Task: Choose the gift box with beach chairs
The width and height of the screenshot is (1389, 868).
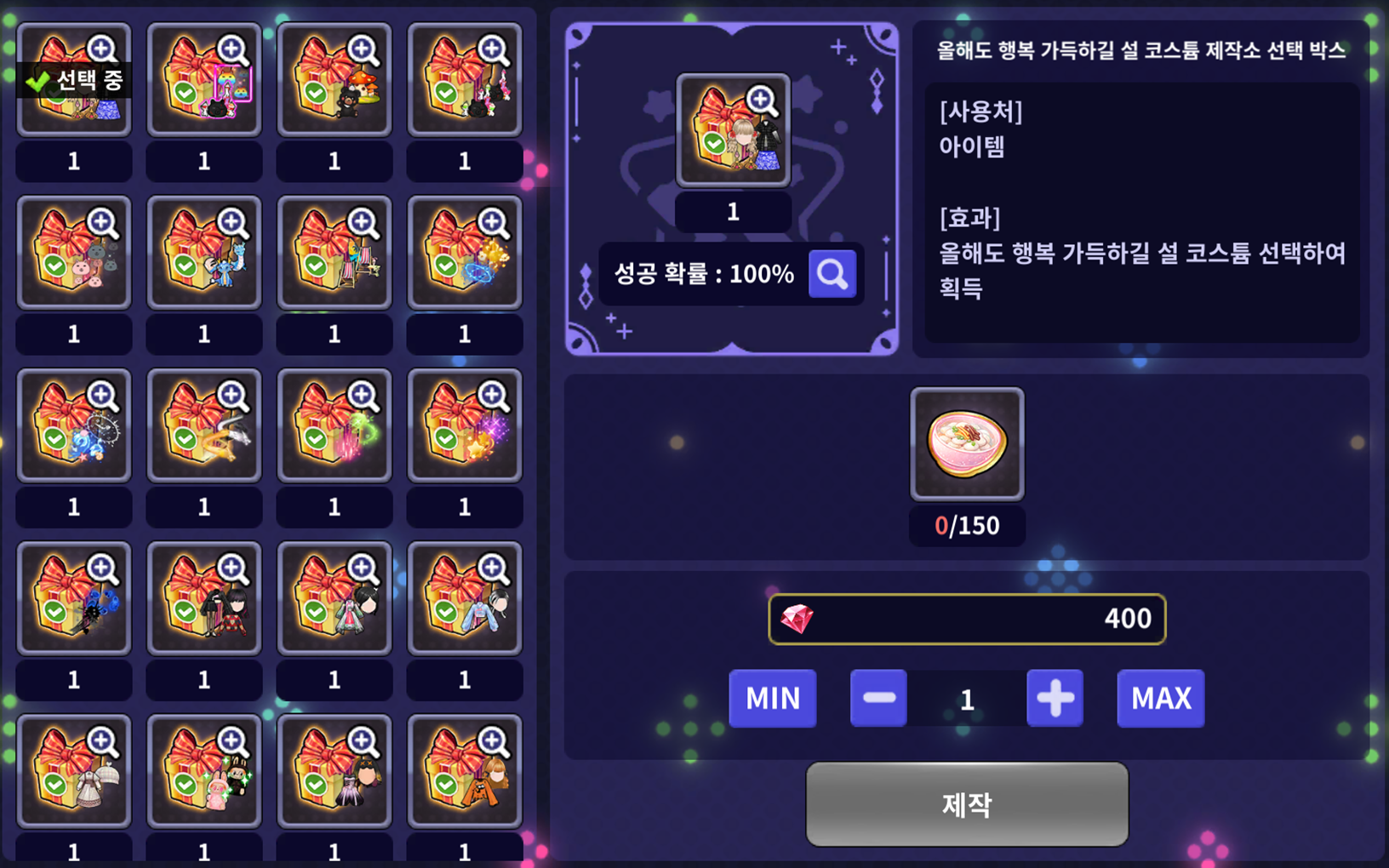Action: tap(334, 253)
